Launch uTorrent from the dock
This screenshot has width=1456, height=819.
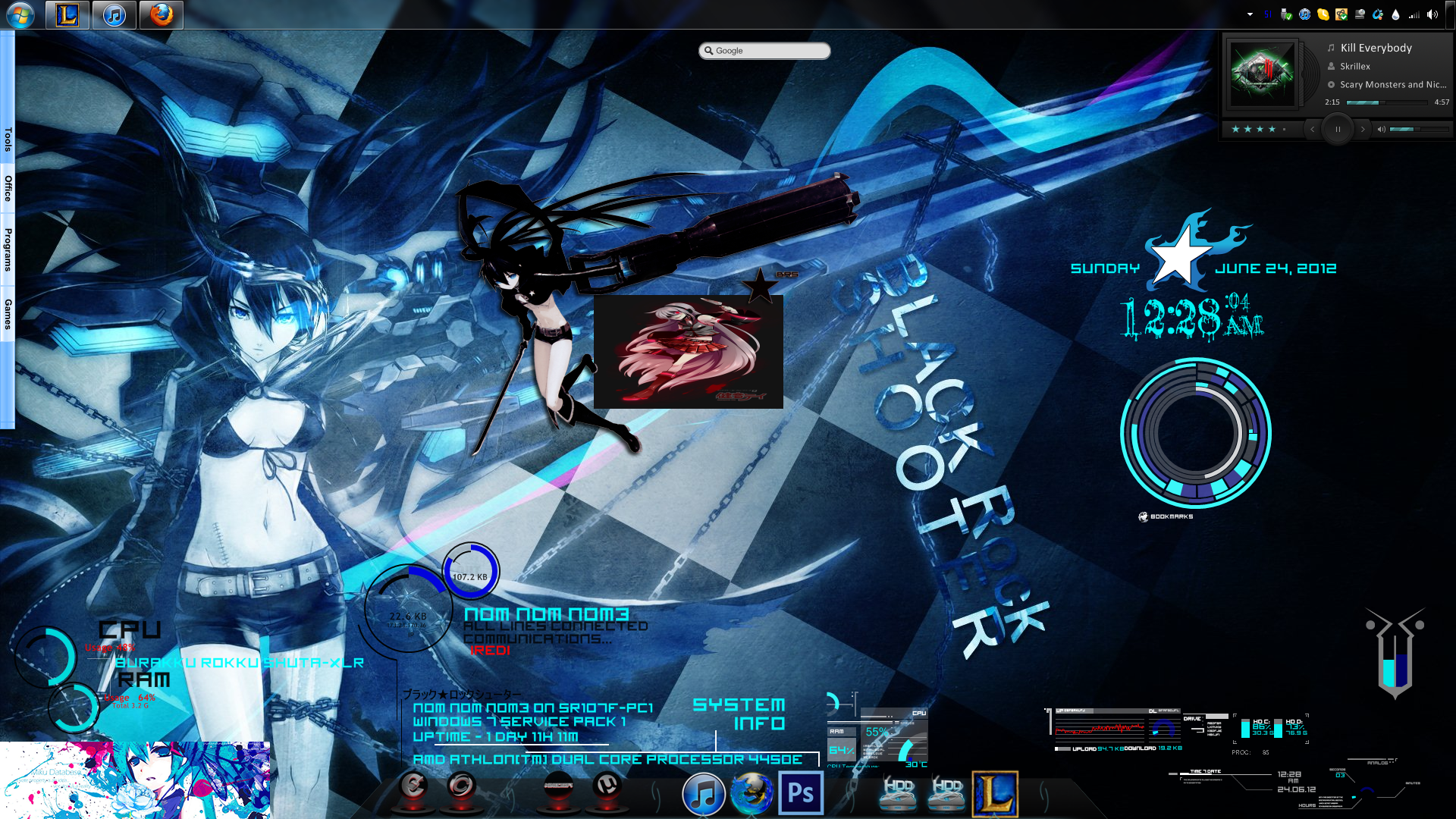tap(607, 785)
